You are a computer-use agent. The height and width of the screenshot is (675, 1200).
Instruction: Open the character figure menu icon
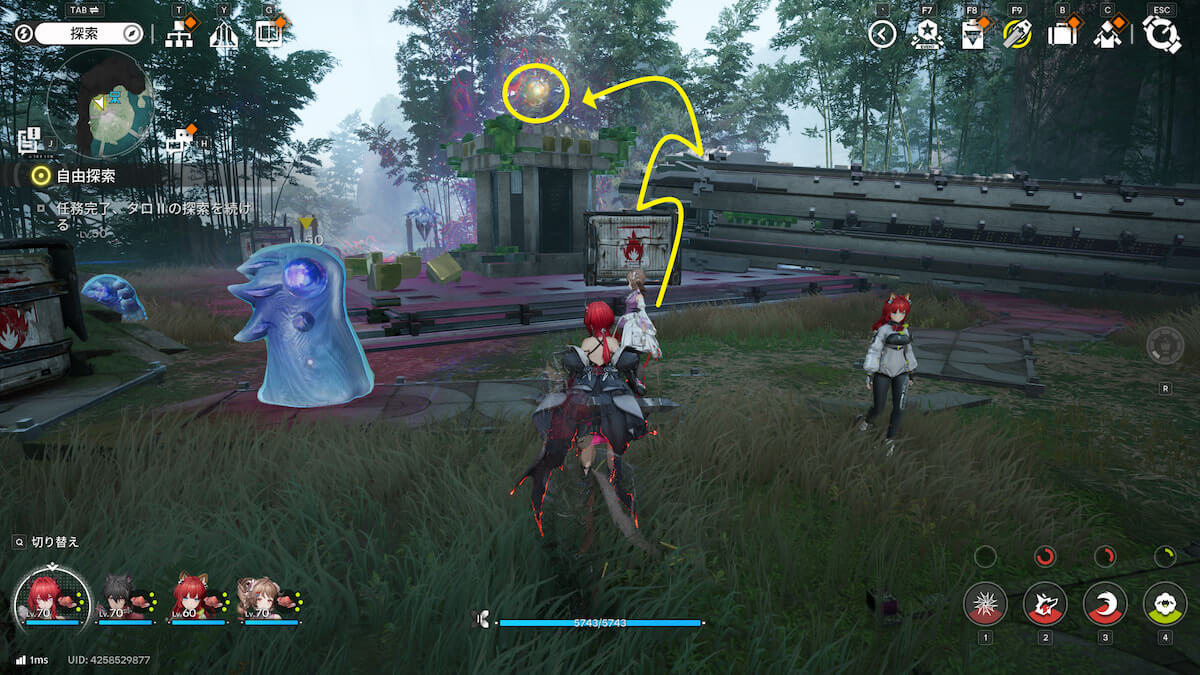[1107, 35]
